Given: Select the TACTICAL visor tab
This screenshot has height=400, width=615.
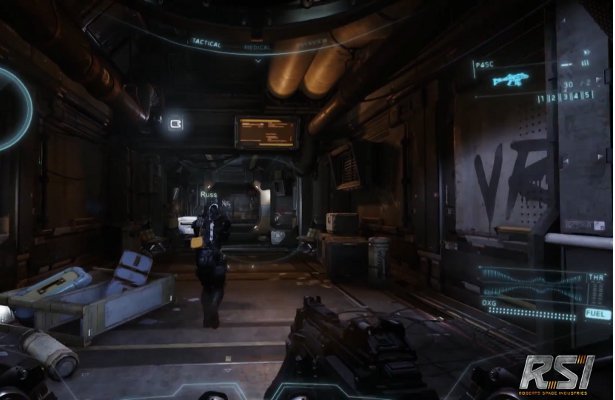Looking at the screenshot, I should point(205,42).
